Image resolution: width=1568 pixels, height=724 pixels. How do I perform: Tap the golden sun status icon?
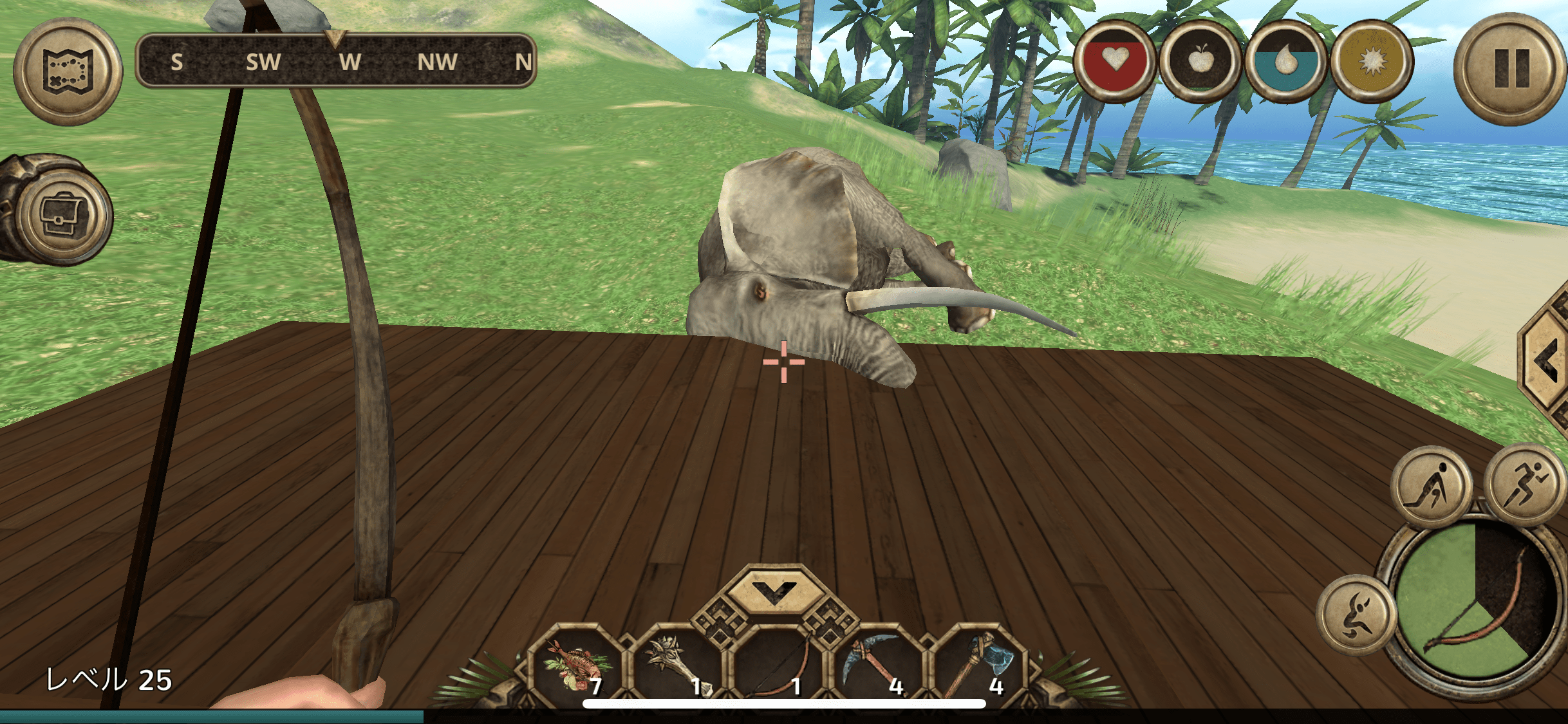tap(1371, 62)
